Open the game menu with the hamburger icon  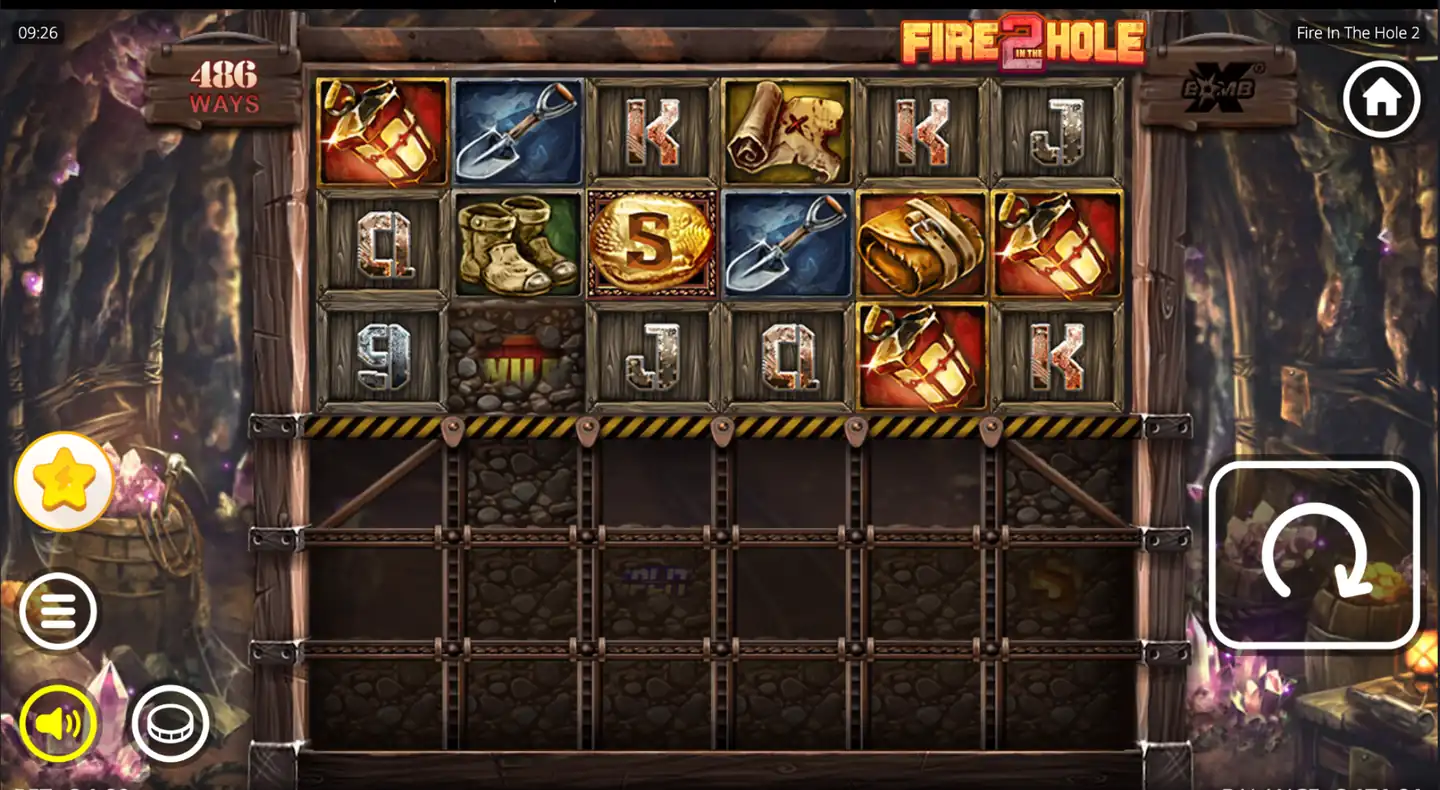pos(58,610)
